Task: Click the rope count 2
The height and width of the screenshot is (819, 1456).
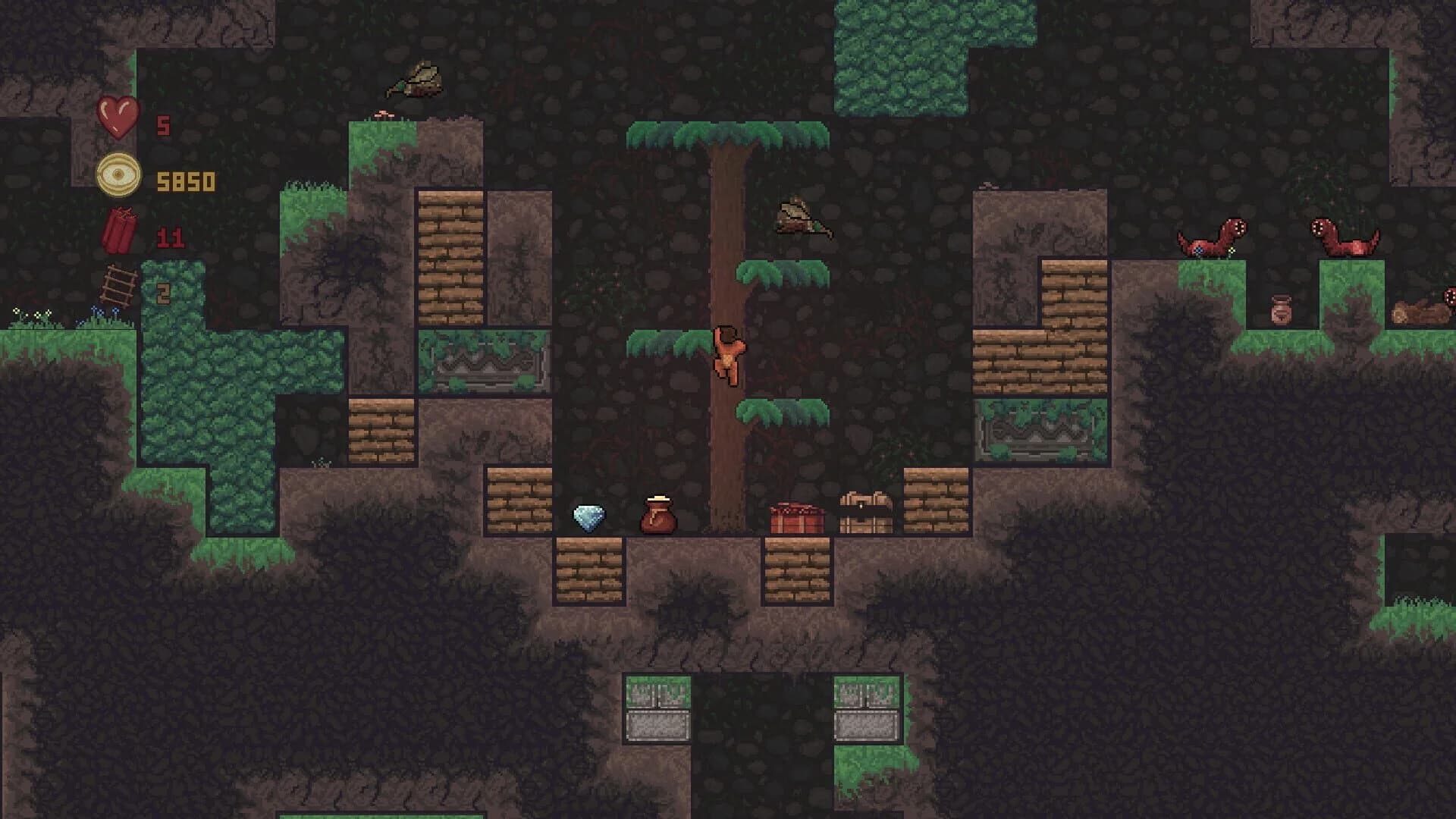Action: (x=163, y=292)
